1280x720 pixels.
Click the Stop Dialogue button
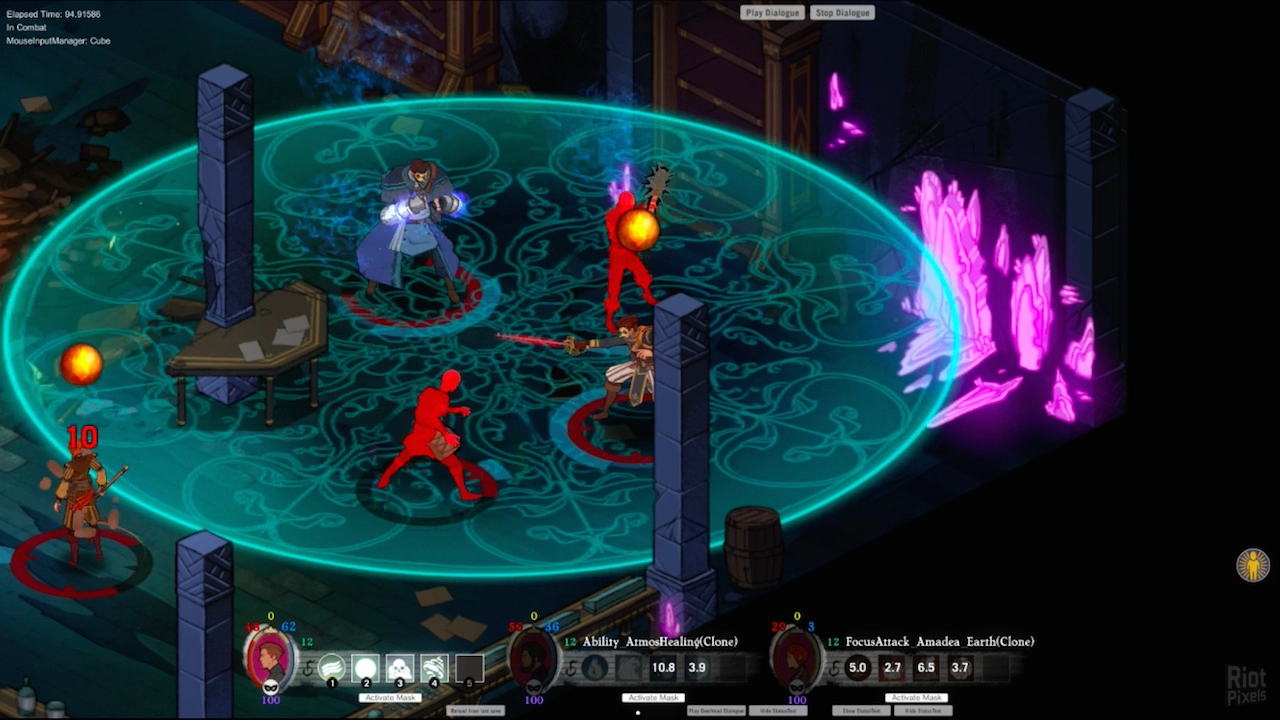pyautogui.click(x=843, y=13)
